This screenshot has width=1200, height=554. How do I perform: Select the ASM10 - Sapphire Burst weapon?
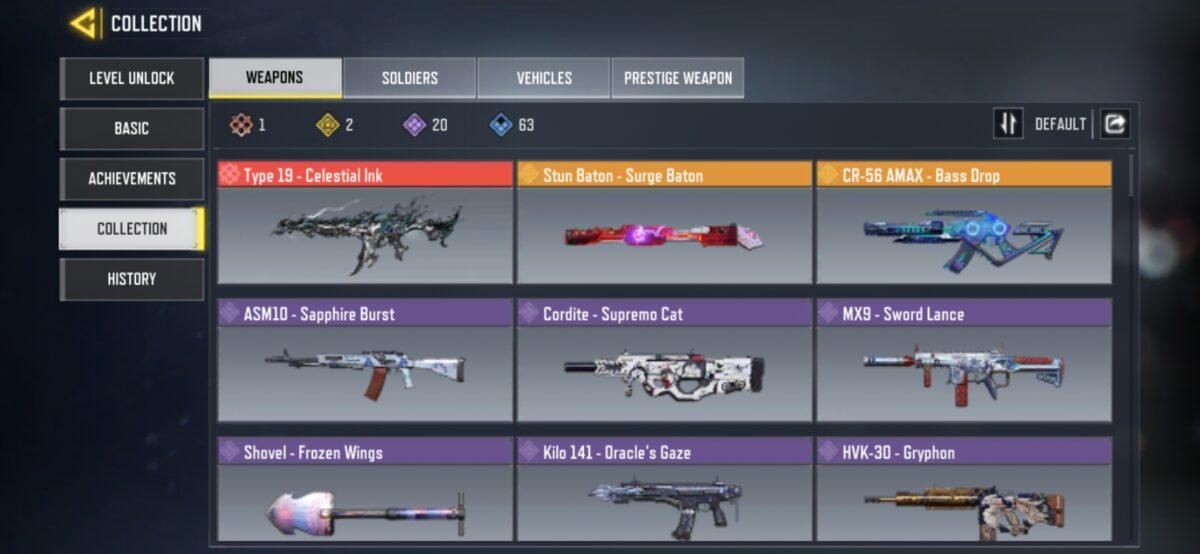click(365, 360)
